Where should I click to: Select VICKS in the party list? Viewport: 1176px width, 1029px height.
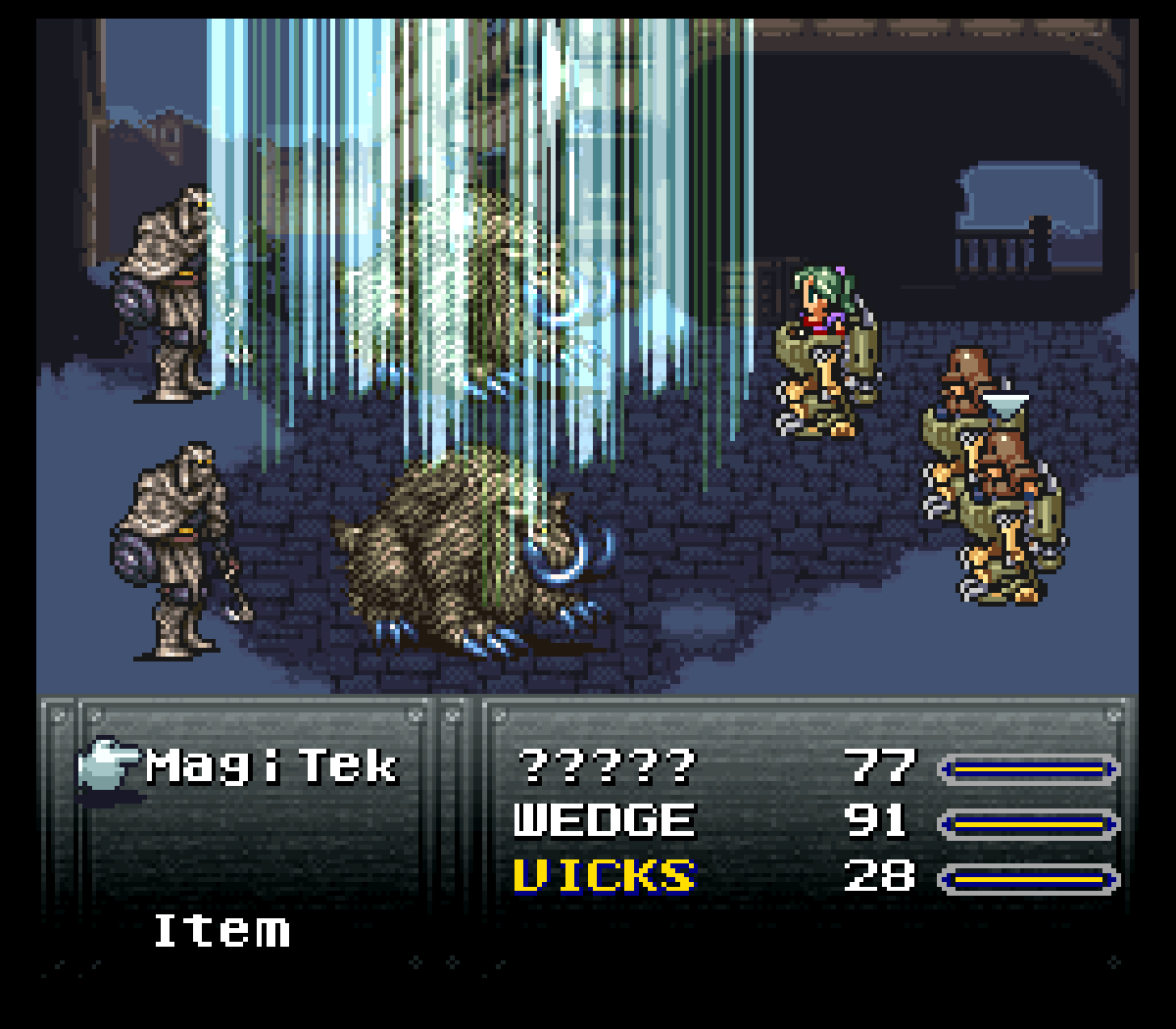coord(604,876)
